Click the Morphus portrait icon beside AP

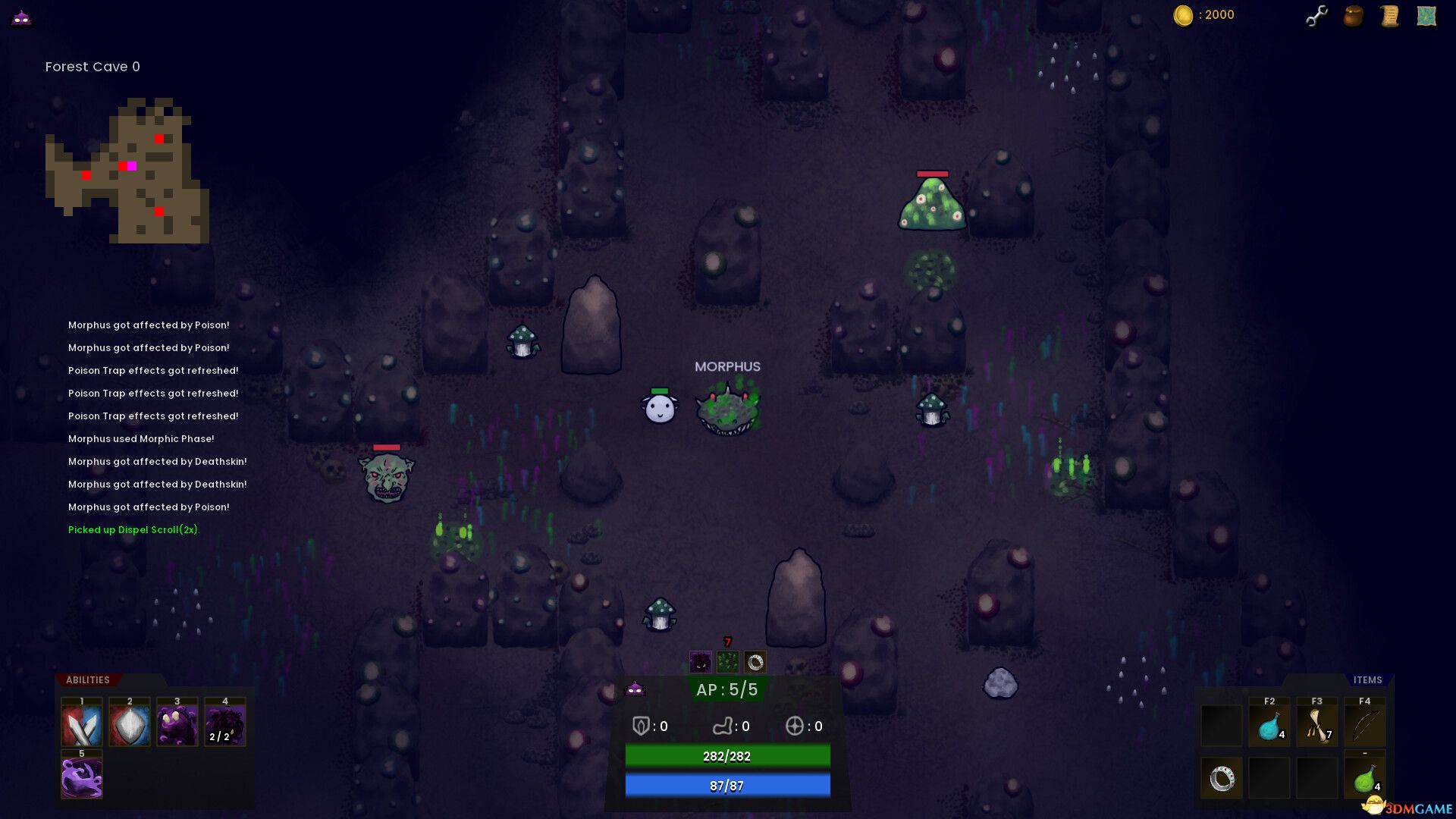pos(635,689)
